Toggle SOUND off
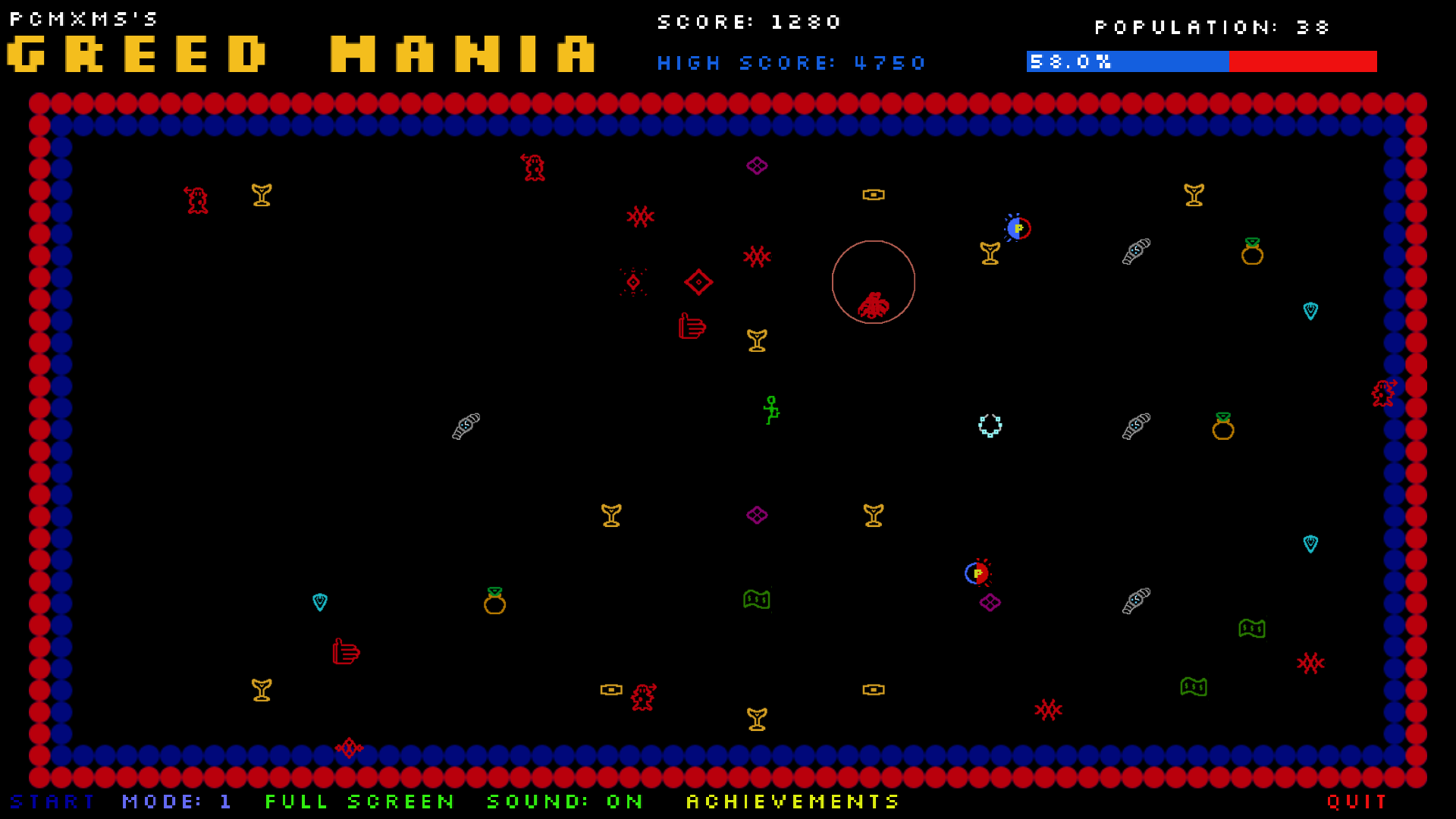The height and width of the screenshot is (819, 1456). tap(563, 802)
